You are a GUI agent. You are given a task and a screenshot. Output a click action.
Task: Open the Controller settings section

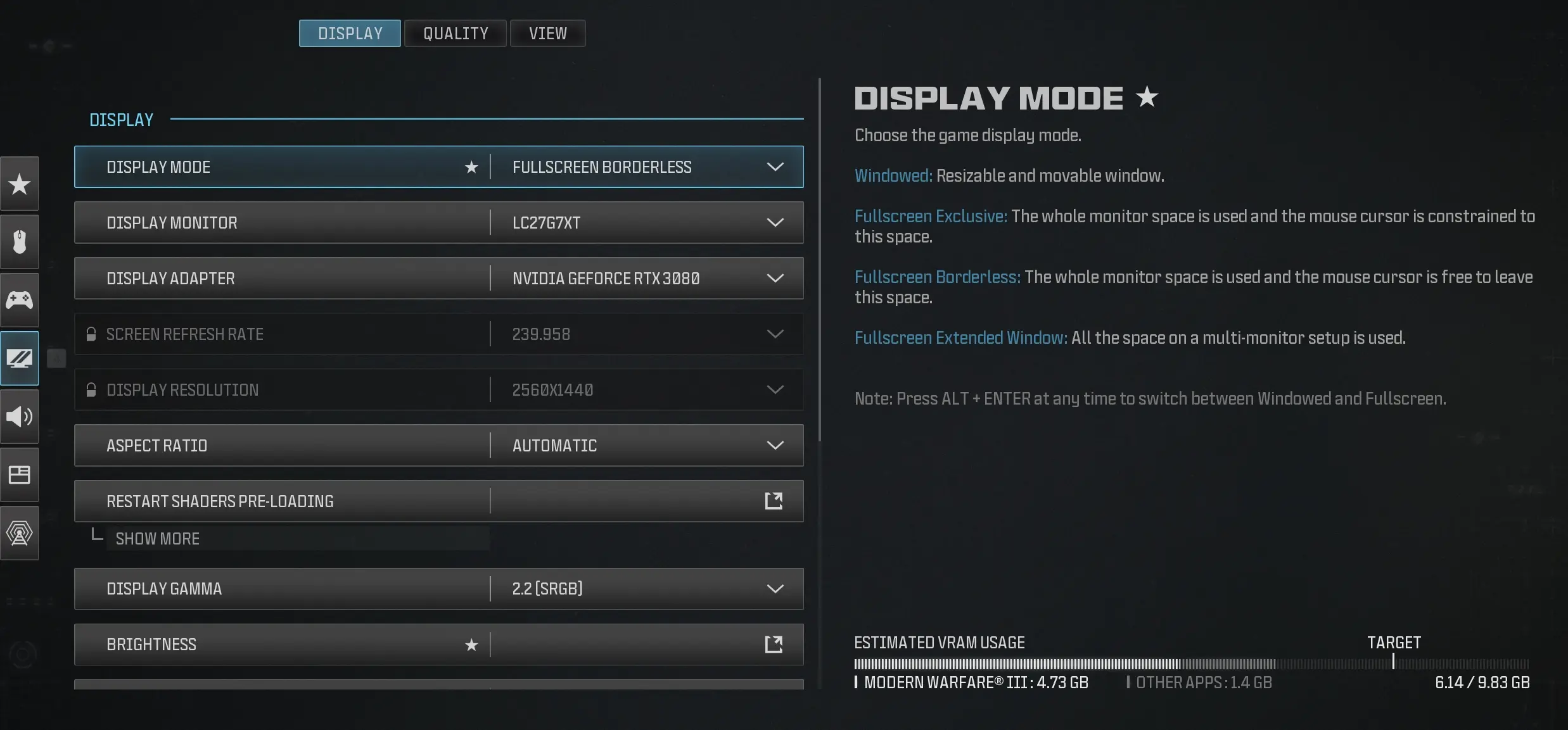tap(20, 300)
